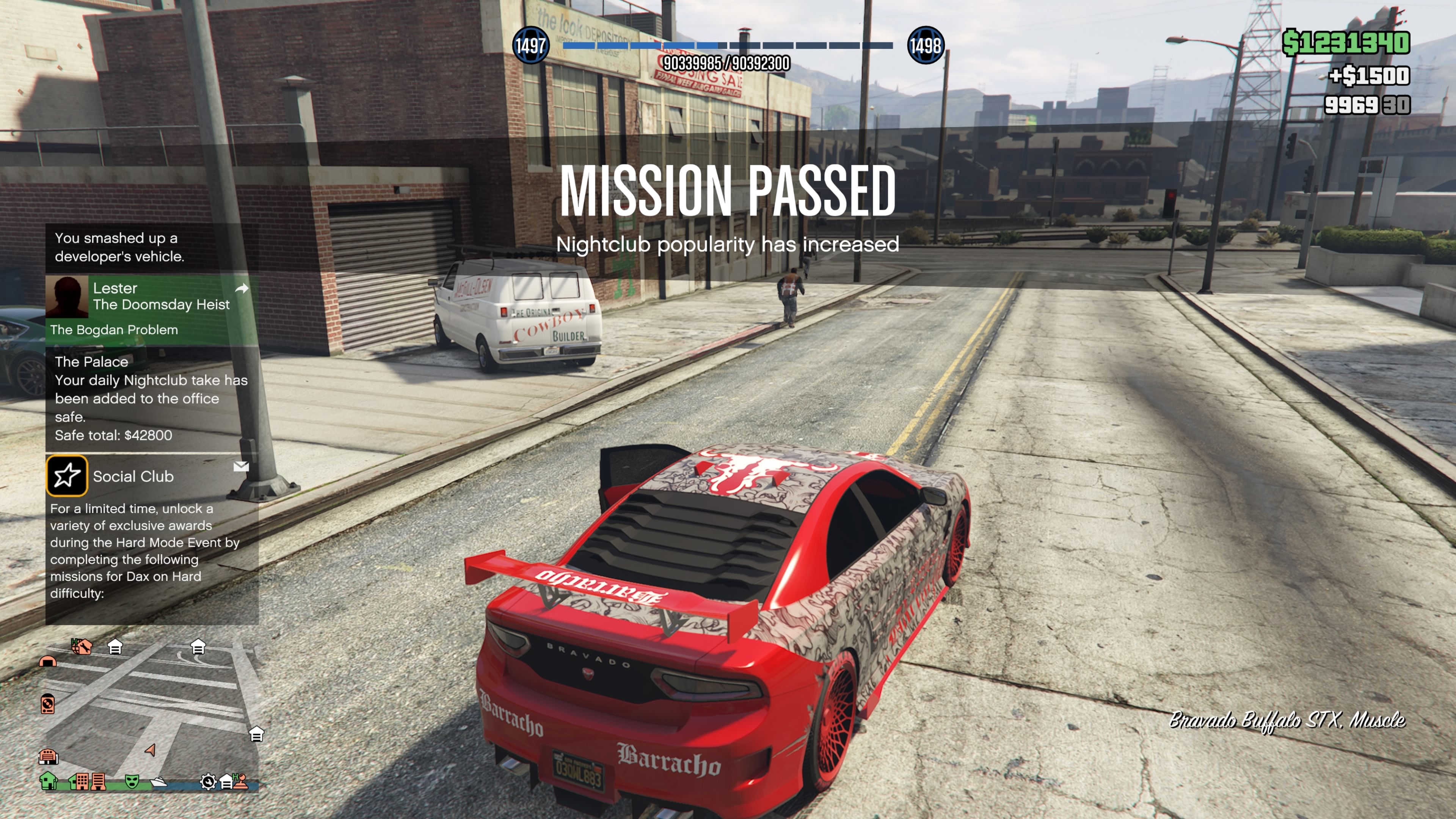Select the green heist mask map blip
This screenshot has width=1456, height=819.
pos(132,781)
